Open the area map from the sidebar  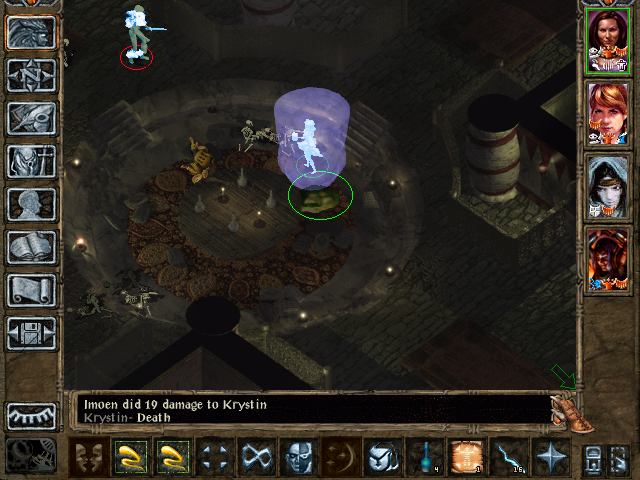click(x=29, y=76)
